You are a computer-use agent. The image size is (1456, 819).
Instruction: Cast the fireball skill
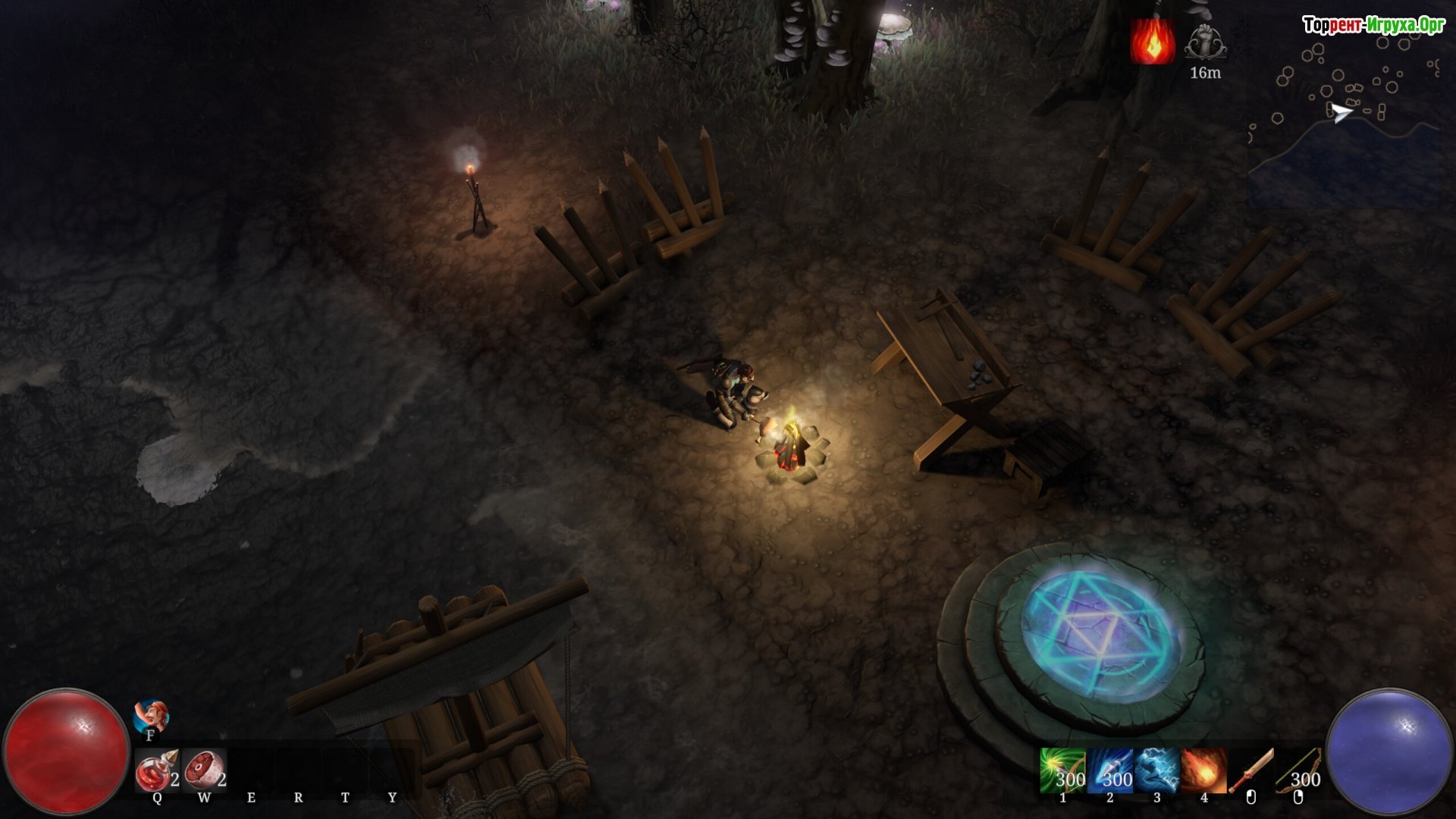pyautogui.click(x=1203, y=770)
